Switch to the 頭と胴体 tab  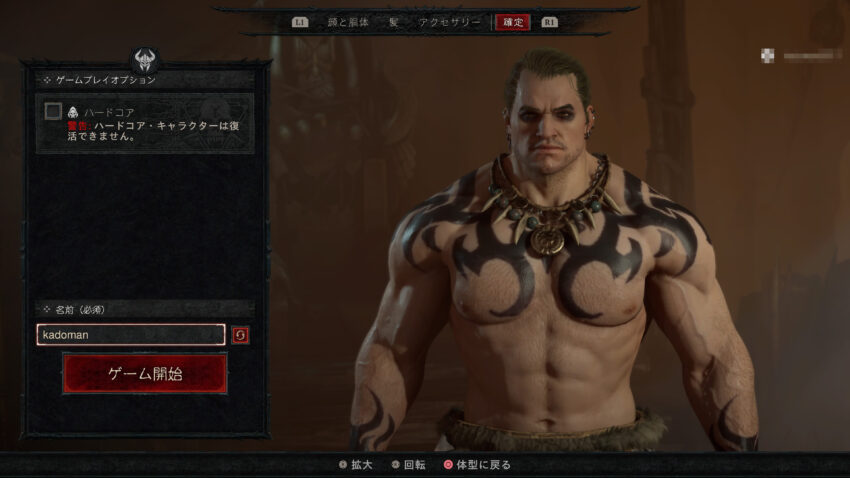(x=346, y=21)
